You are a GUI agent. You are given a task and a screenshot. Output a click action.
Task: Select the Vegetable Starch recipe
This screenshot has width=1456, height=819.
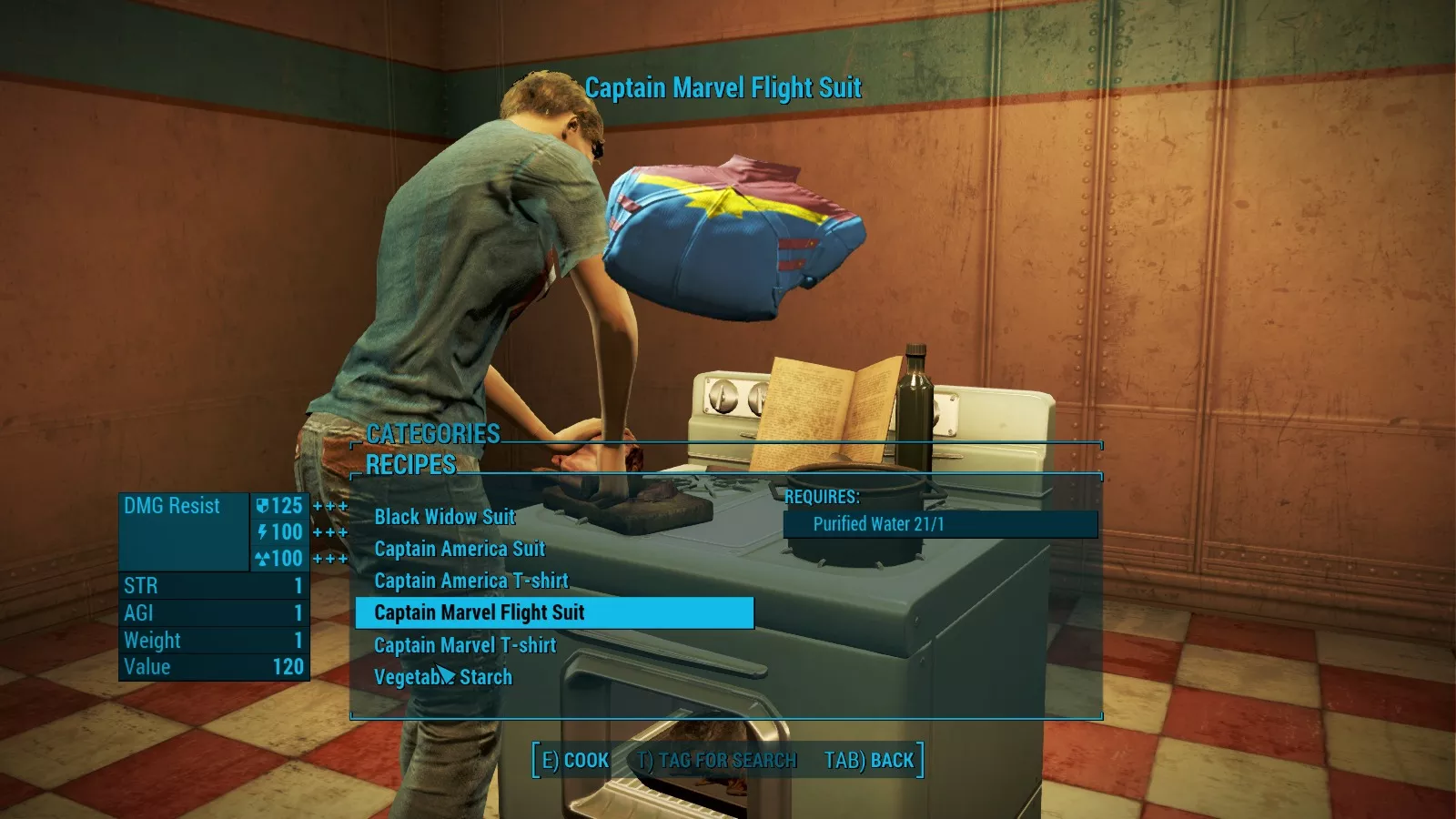tap(443, 677)
